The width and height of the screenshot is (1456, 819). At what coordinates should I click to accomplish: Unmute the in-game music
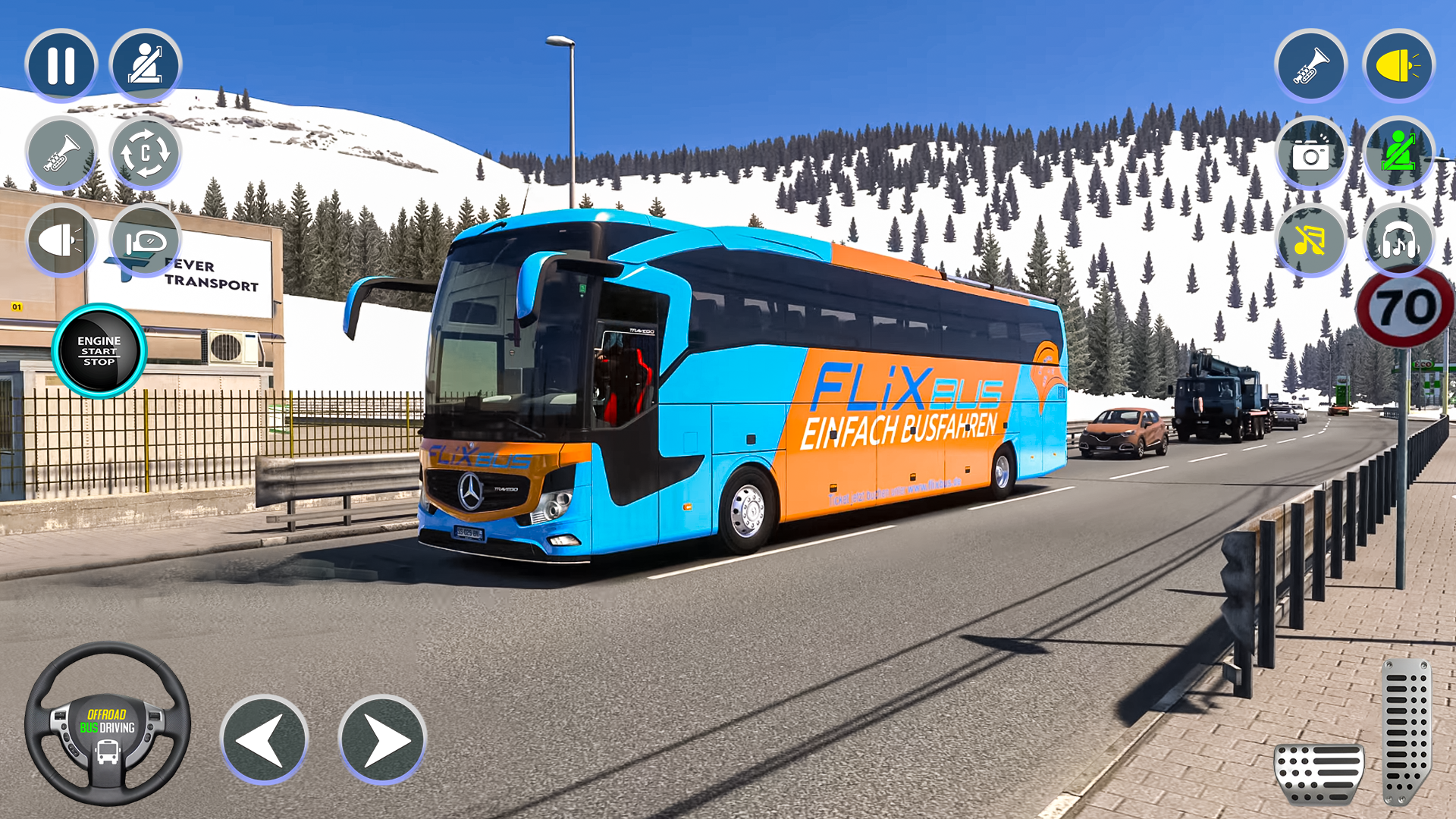coord(1311,241)
